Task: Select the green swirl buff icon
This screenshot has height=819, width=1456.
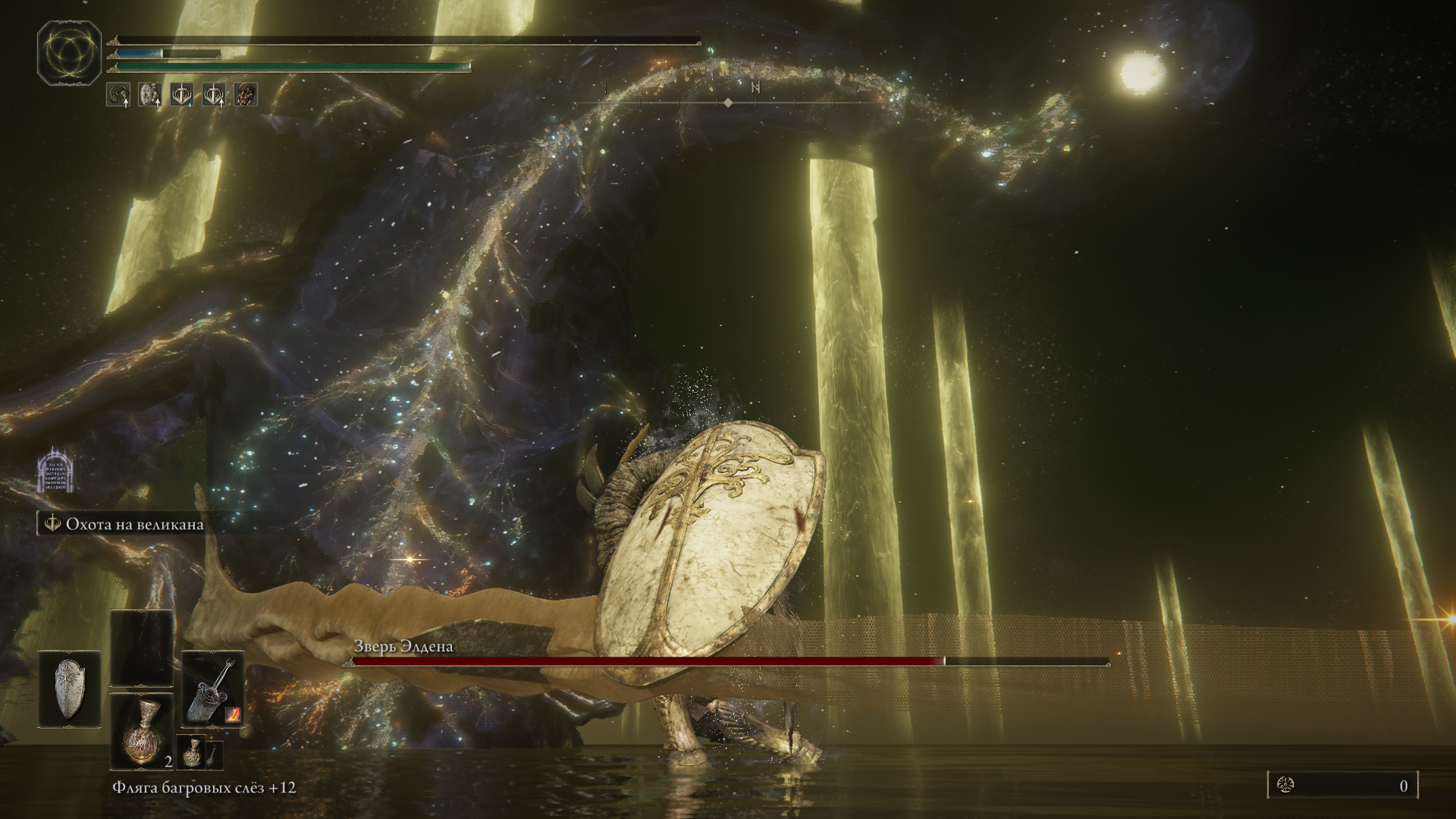Action: tap(118, 95)
